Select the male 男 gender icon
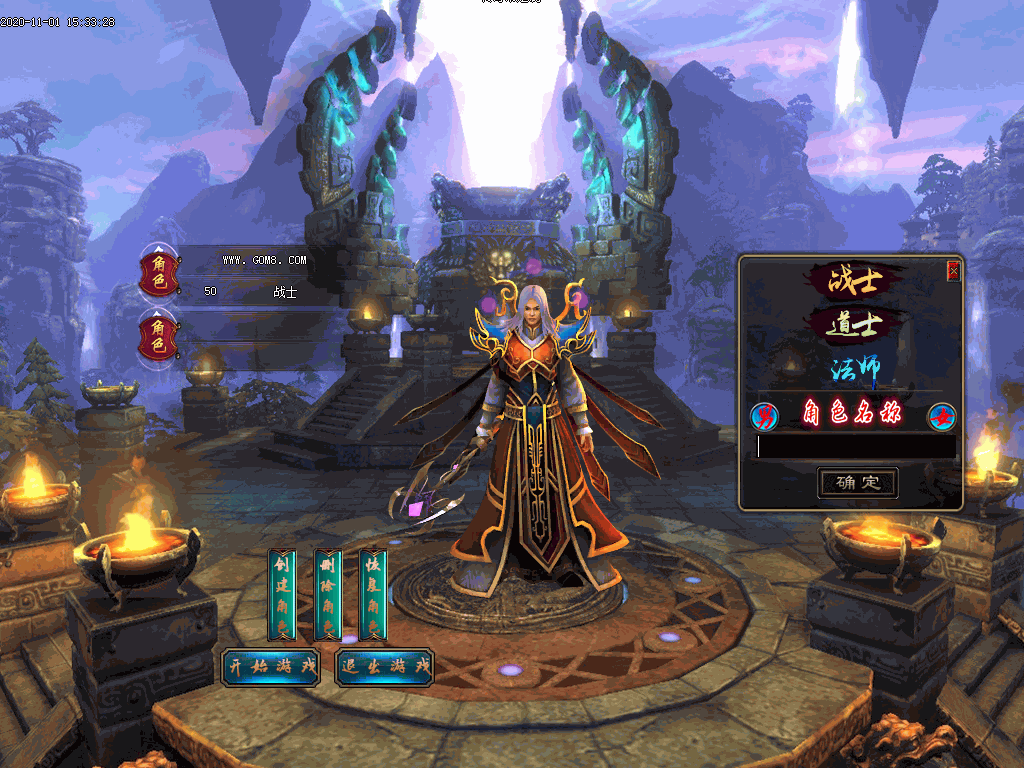The image size is (1024, 768). point(764,414)
